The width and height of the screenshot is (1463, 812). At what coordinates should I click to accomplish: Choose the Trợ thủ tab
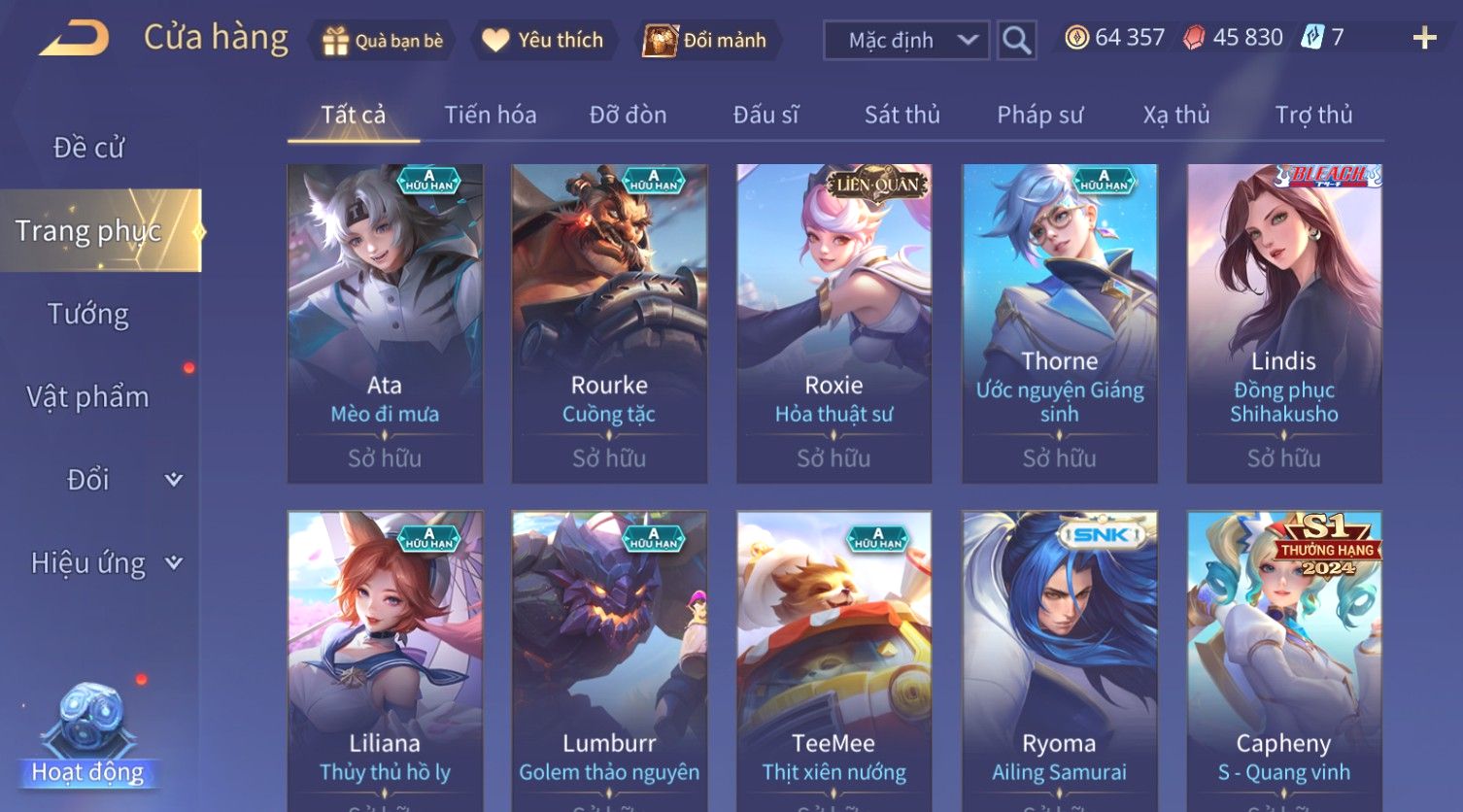[1313, 116]
